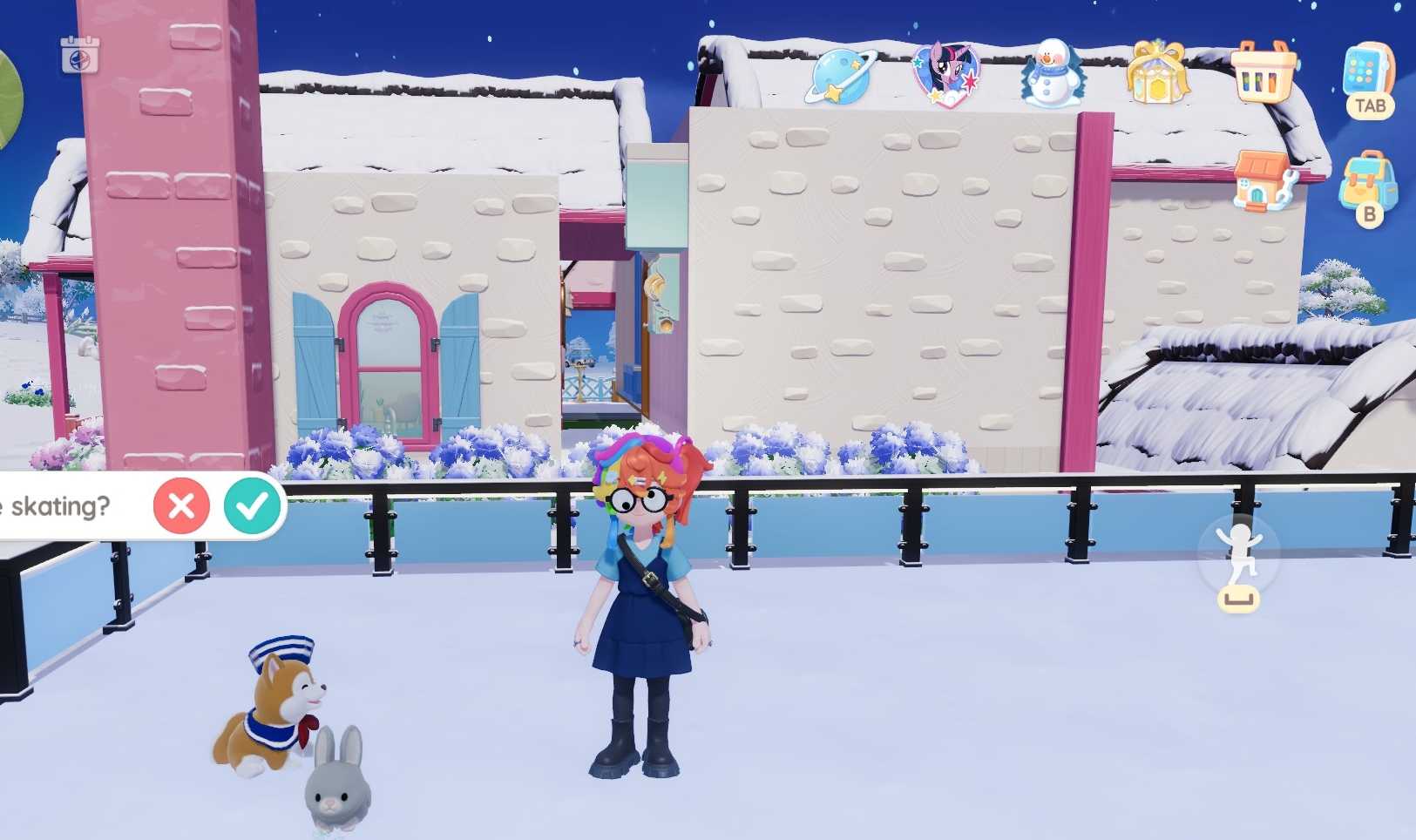1416x840 pixels.
Task: Open the snowman winter event icon
Action: pyautogui.click(x=1052, y=74)
